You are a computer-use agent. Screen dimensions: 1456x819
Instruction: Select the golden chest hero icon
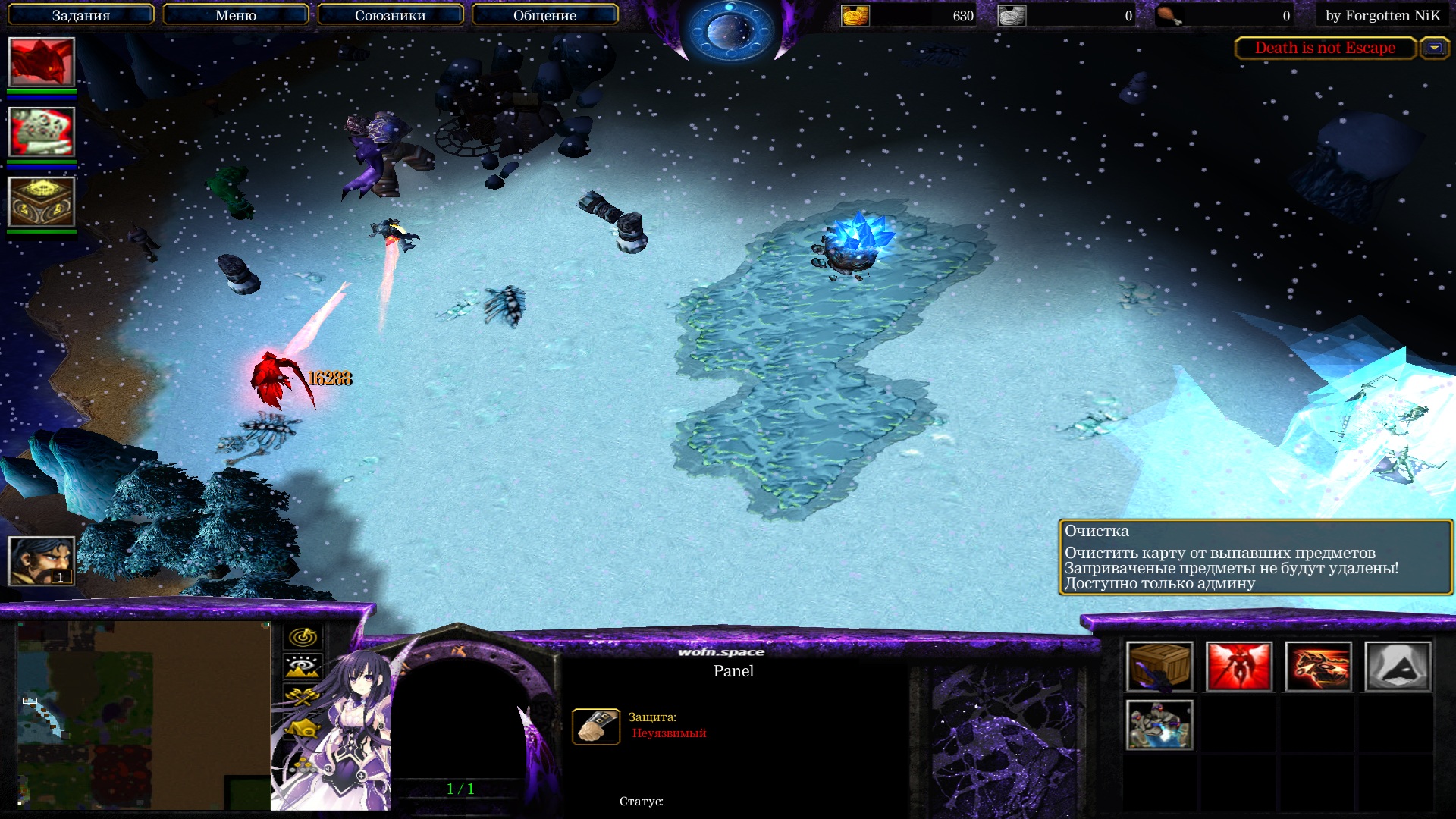click(x=42, y=202)
